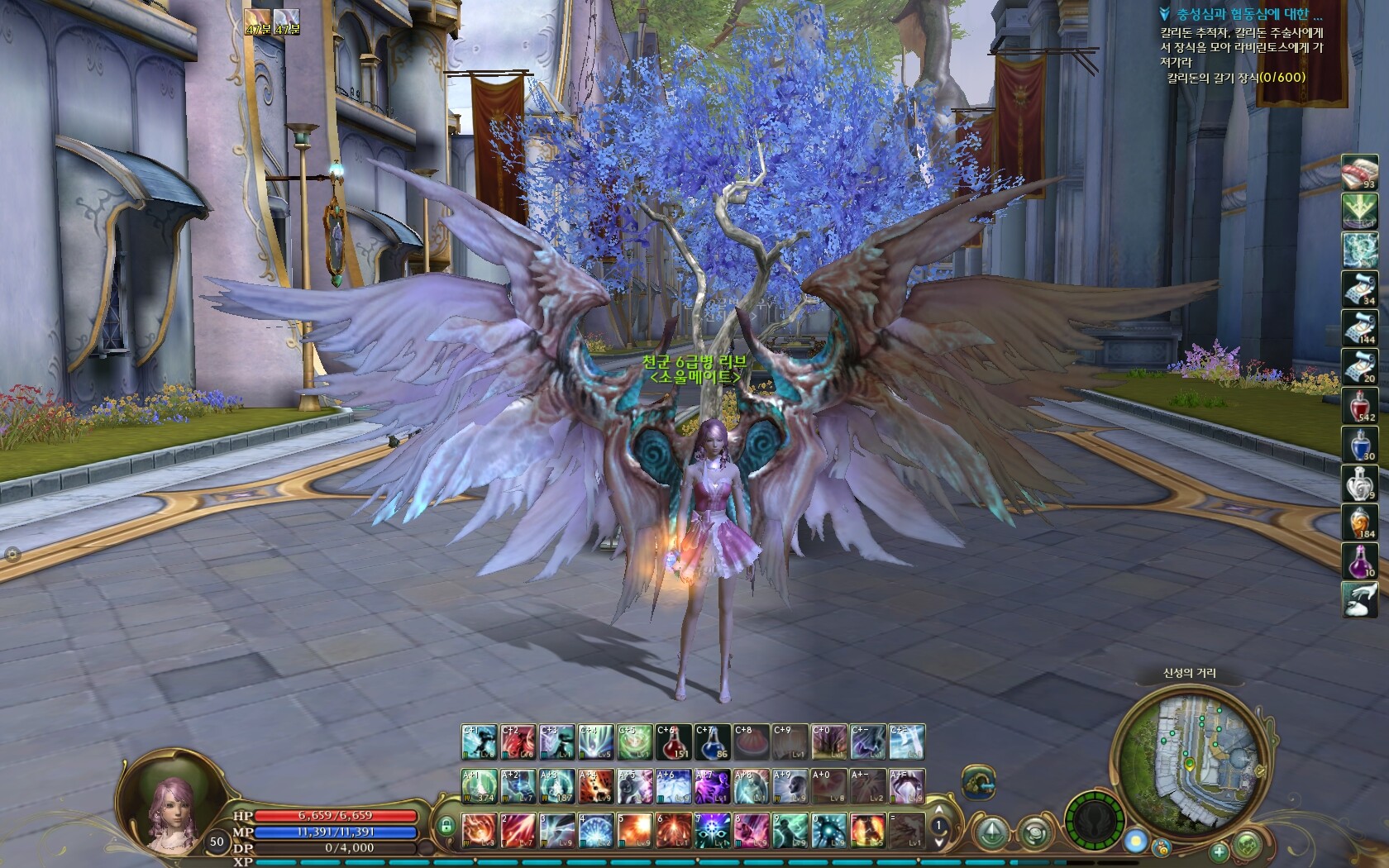Viewport: 1389px width, 868px height.
Task: Use the blue mana potion in slot C+7
Action: pyautogui.click(x=712, y=742)
